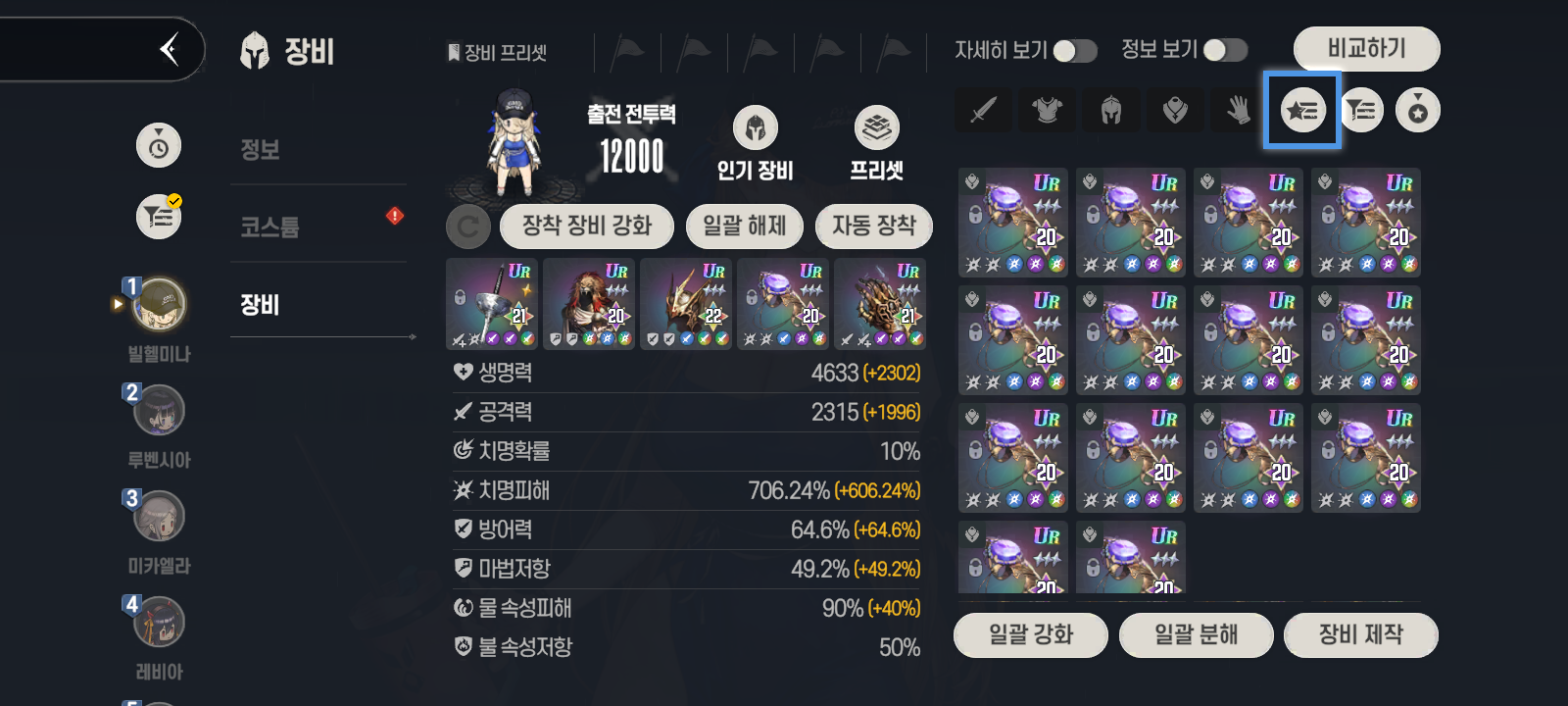This screenshot has width=1568, height=706.
Task: Unequip all with 일괄 해제
Action: (x=745, y=227)
